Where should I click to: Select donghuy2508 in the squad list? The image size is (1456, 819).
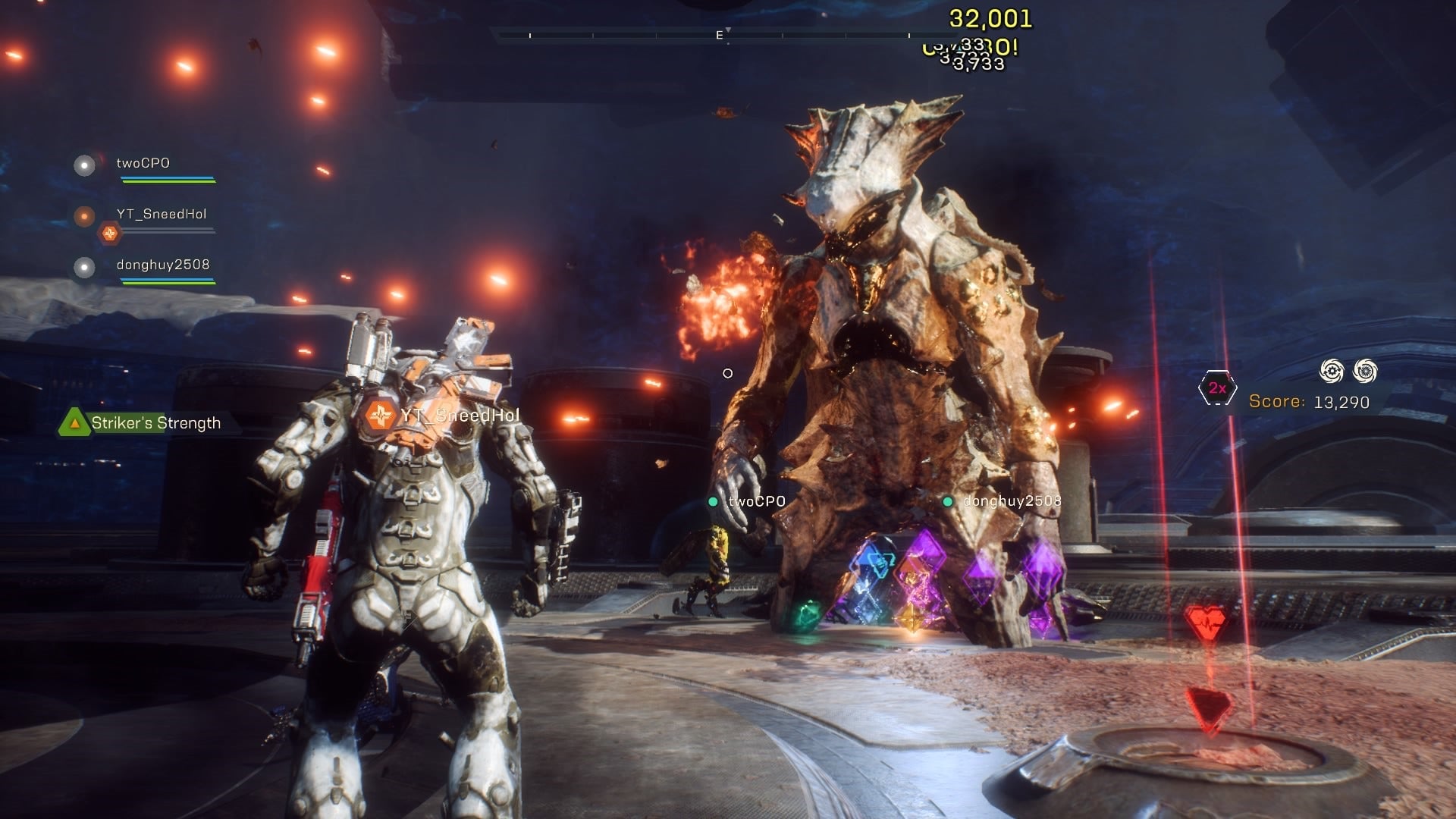[162, 265]
